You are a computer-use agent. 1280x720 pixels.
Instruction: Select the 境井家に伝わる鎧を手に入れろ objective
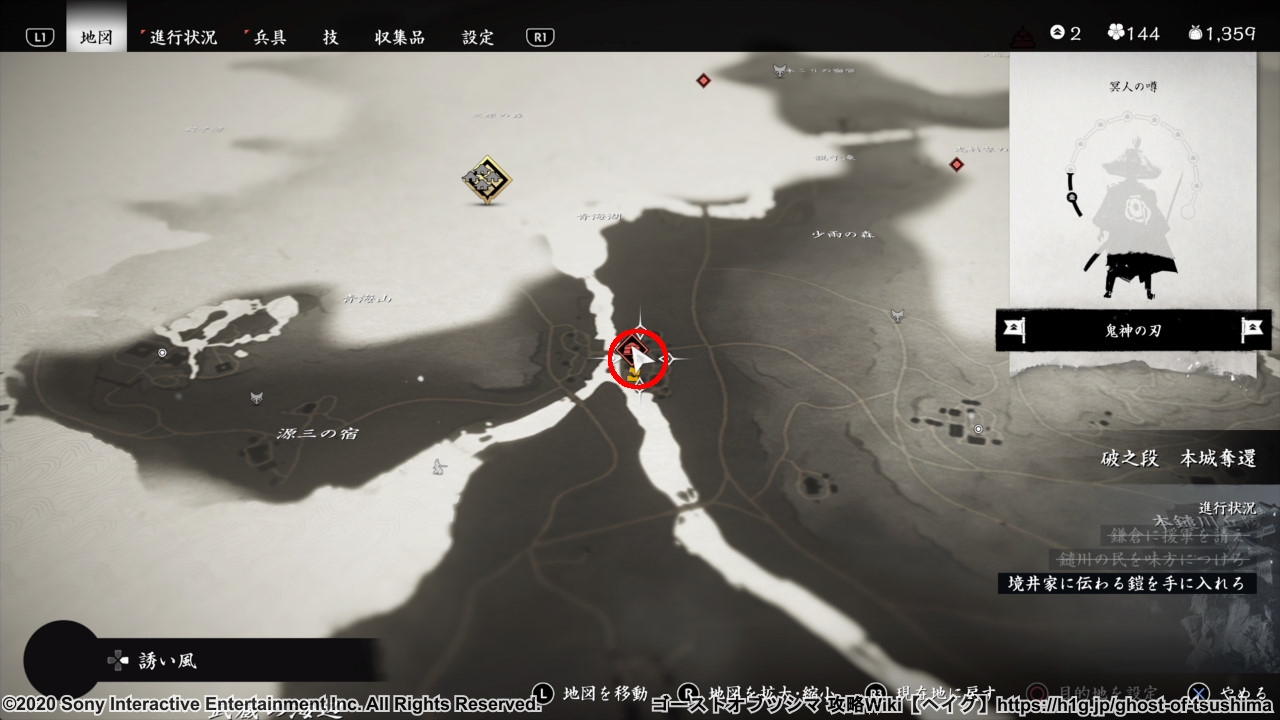coord(1126,583)
